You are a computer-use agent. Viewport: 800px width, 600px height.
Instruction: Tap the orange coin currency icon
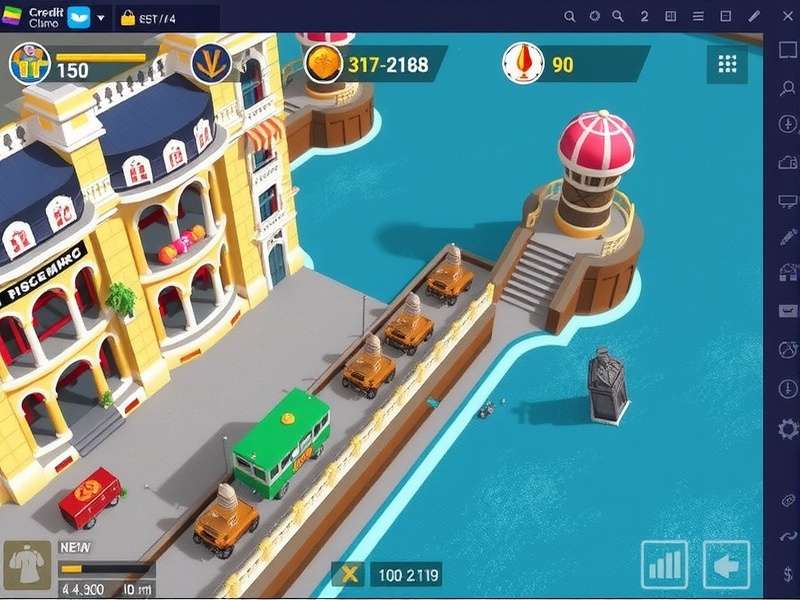324,64
